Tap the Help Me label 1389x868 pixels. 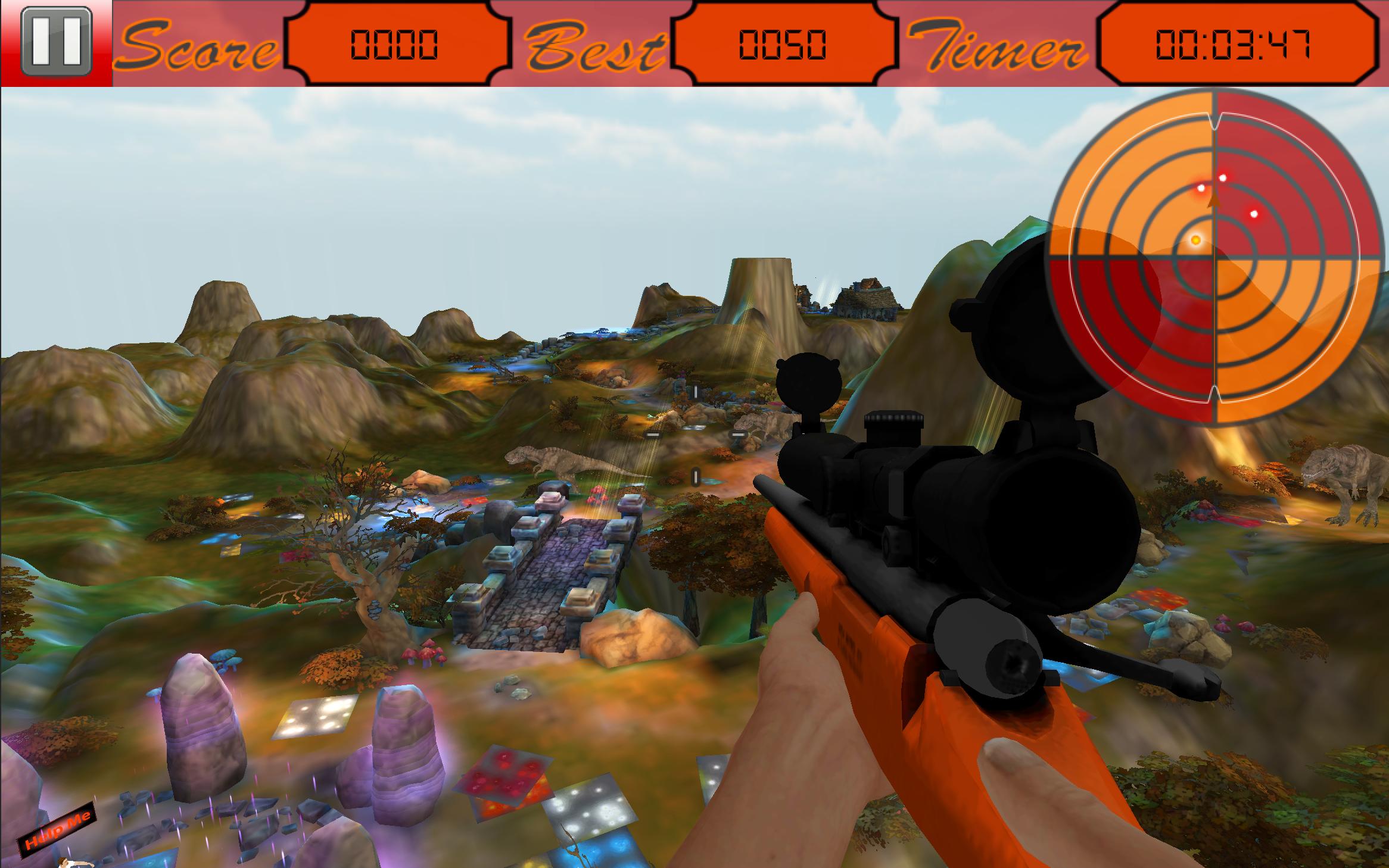click(x=57, y=830)
